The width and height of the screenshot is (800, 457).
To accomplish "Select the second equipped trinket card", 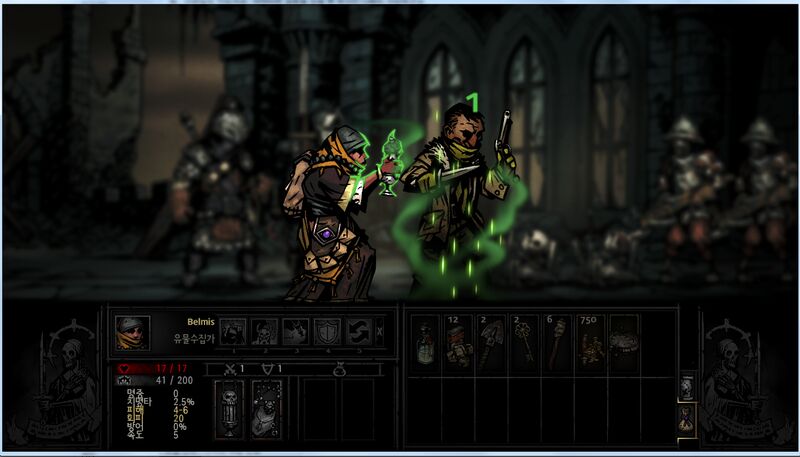I will [266, 409].
